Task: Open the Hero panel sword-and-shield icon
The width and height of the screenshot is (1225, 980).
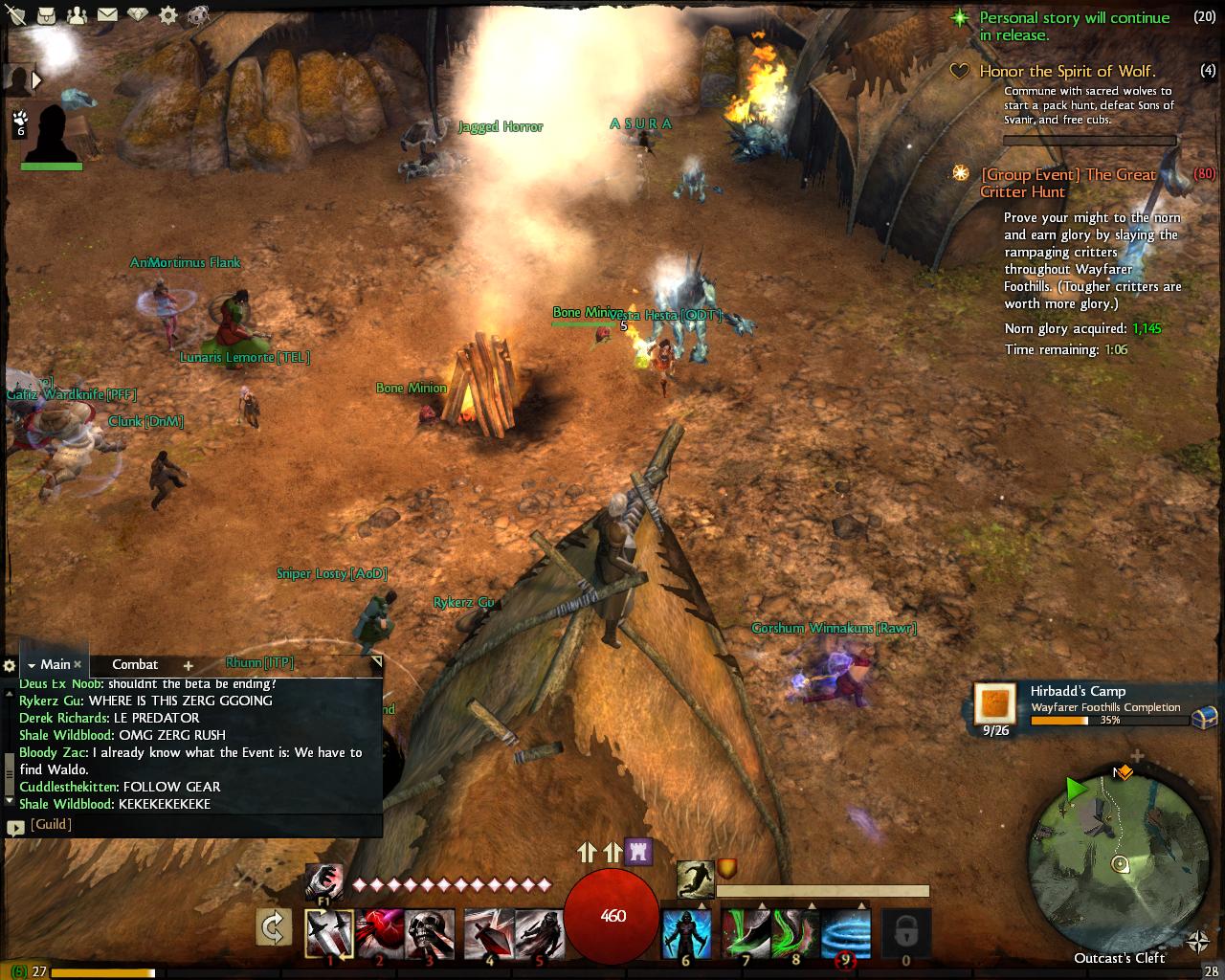Action: (x=16, y=15)
